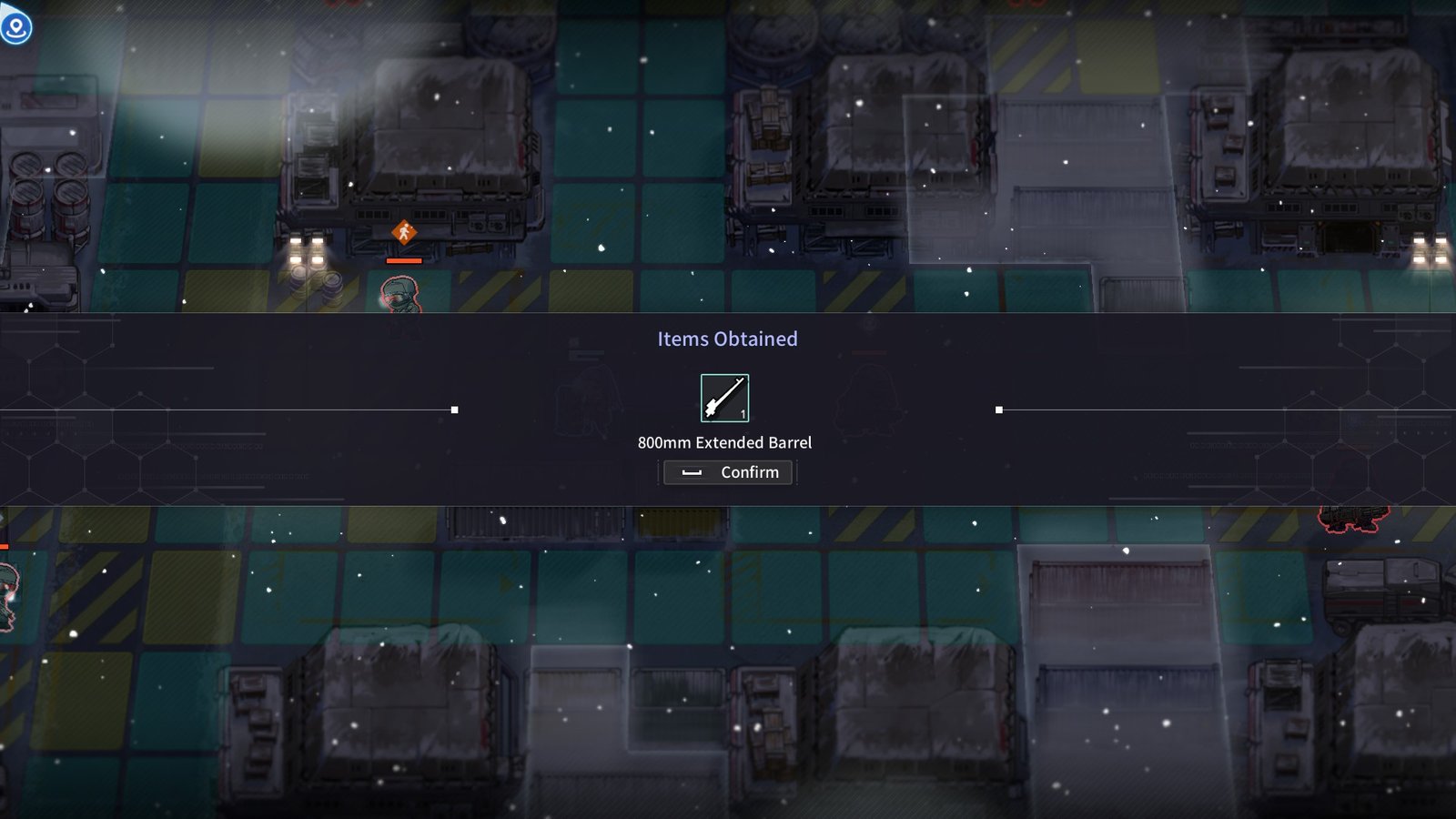Click the key prompt icon inside Confirm button
The width and height of the screenshot is (1456, 819).
pos(693,472)
